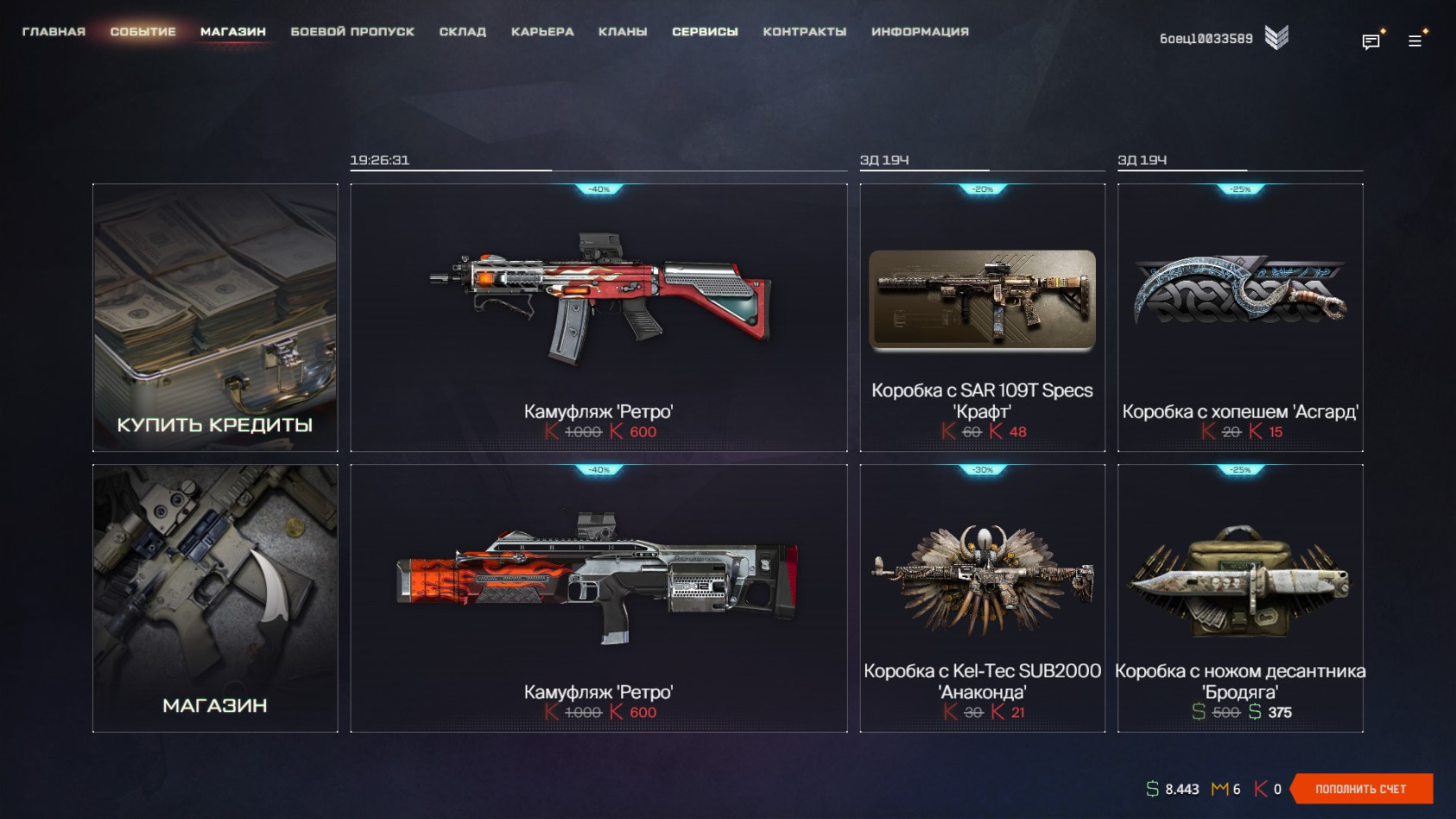Show the КЛАНЫ tab
The width and height of the screenshot is (1456, 819).
[623, 32]
